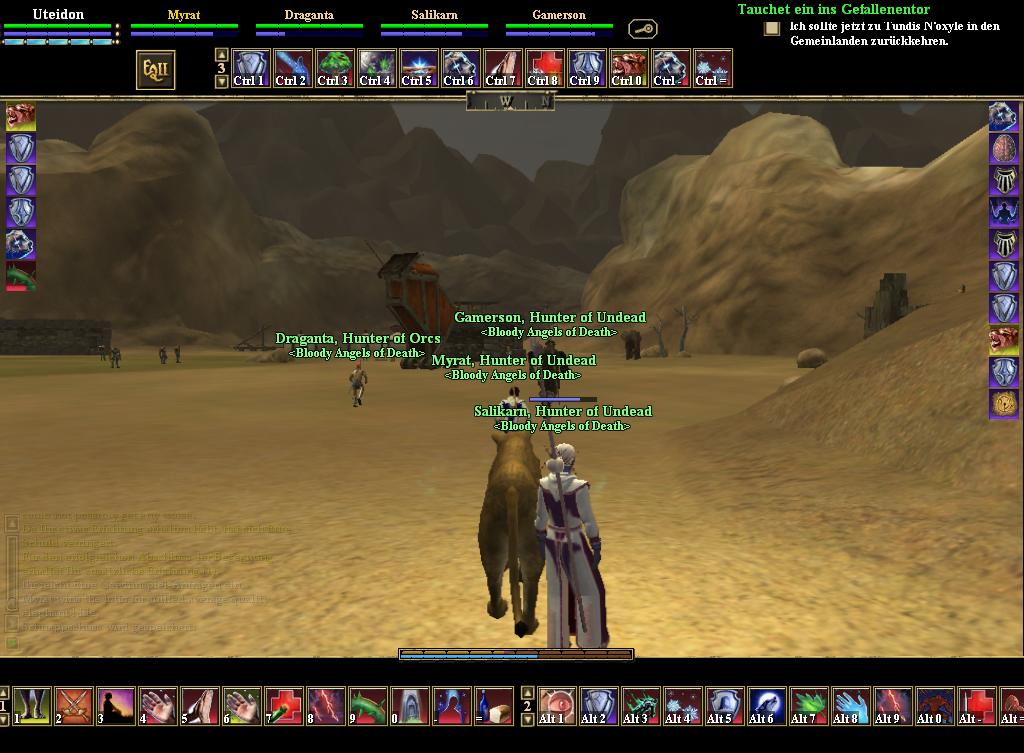Activate the thorny vine ability in slot 9

[368, 705]
